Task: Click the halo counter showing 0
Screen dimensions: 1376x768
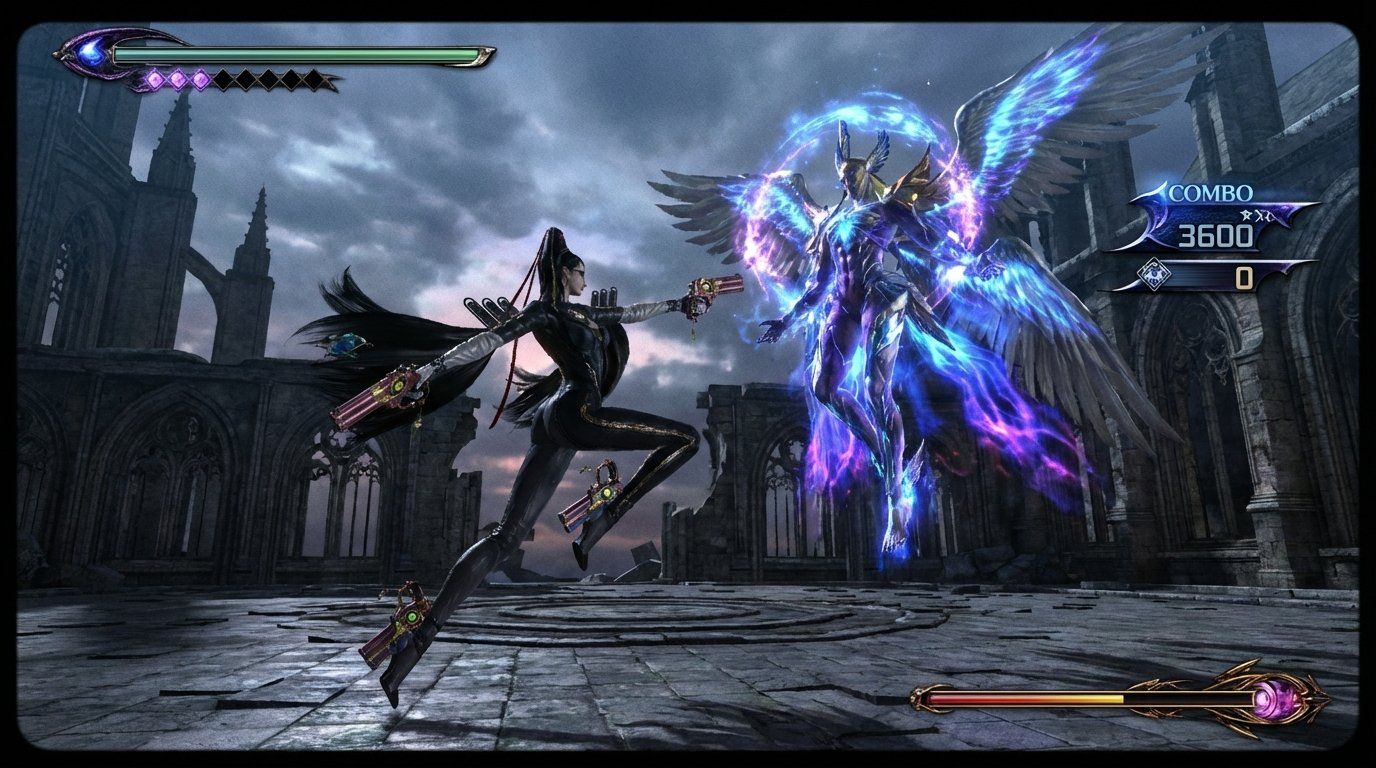Action: coord(1243,275)
